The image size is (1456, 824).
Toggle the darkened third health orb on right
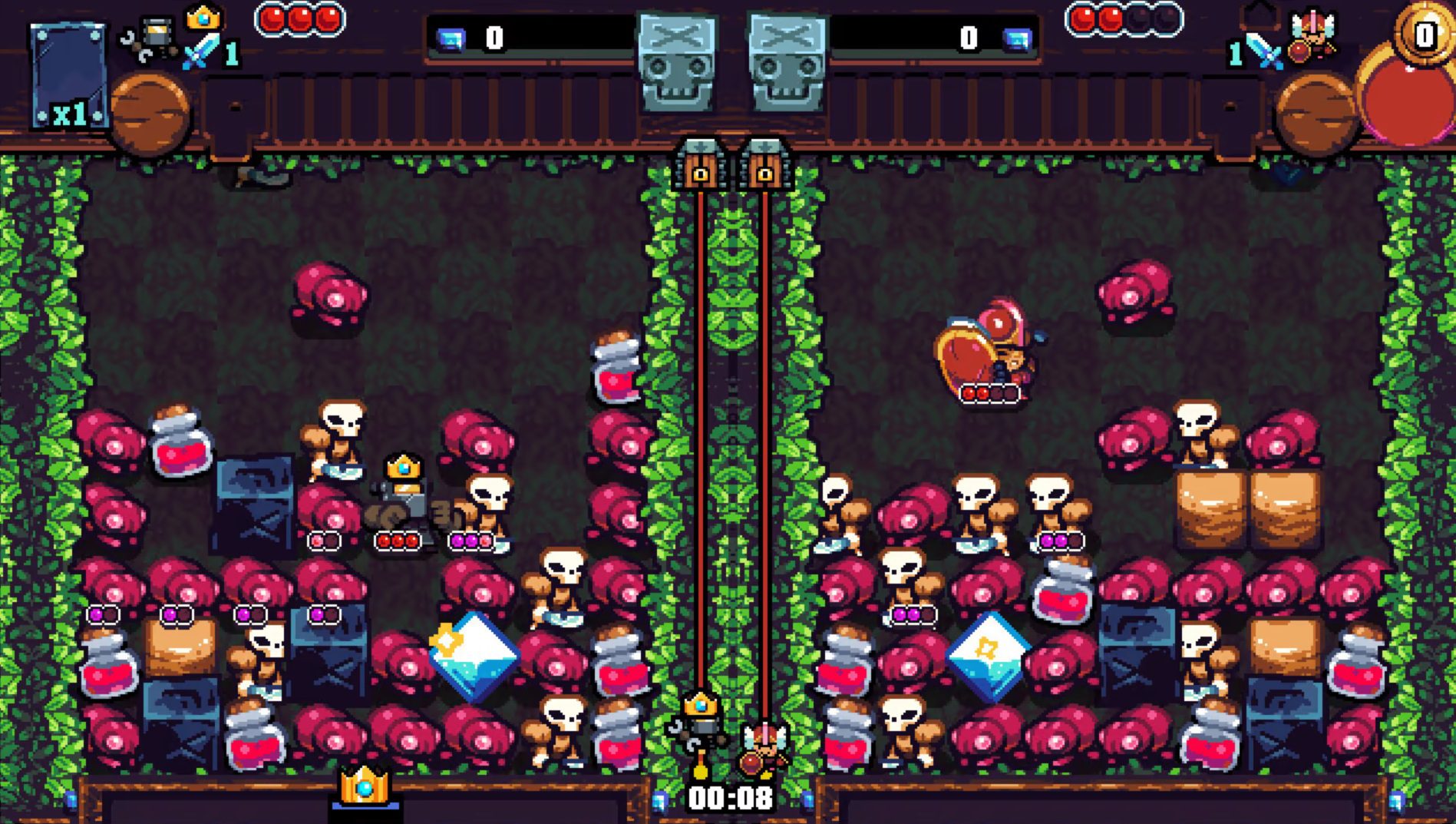click(x=1137, y=18)
